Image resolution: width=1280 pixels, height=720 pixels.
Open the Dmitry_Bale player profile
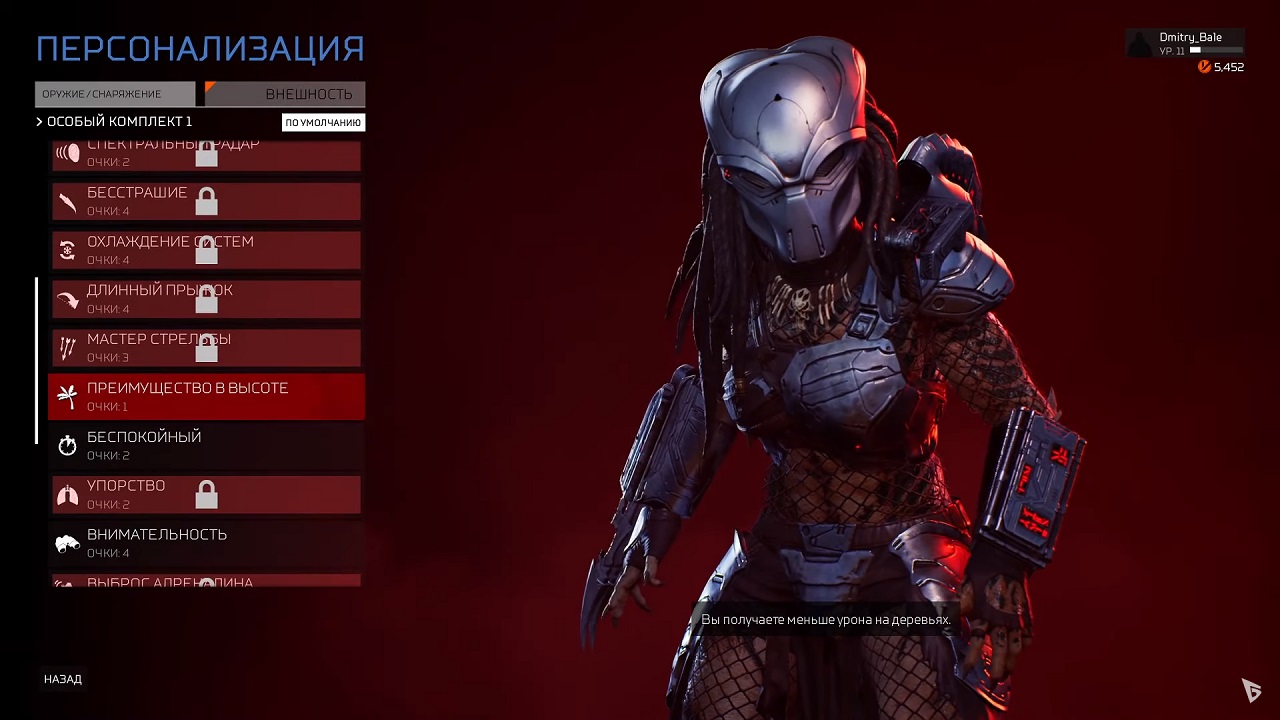click(x=1186, y=43)
